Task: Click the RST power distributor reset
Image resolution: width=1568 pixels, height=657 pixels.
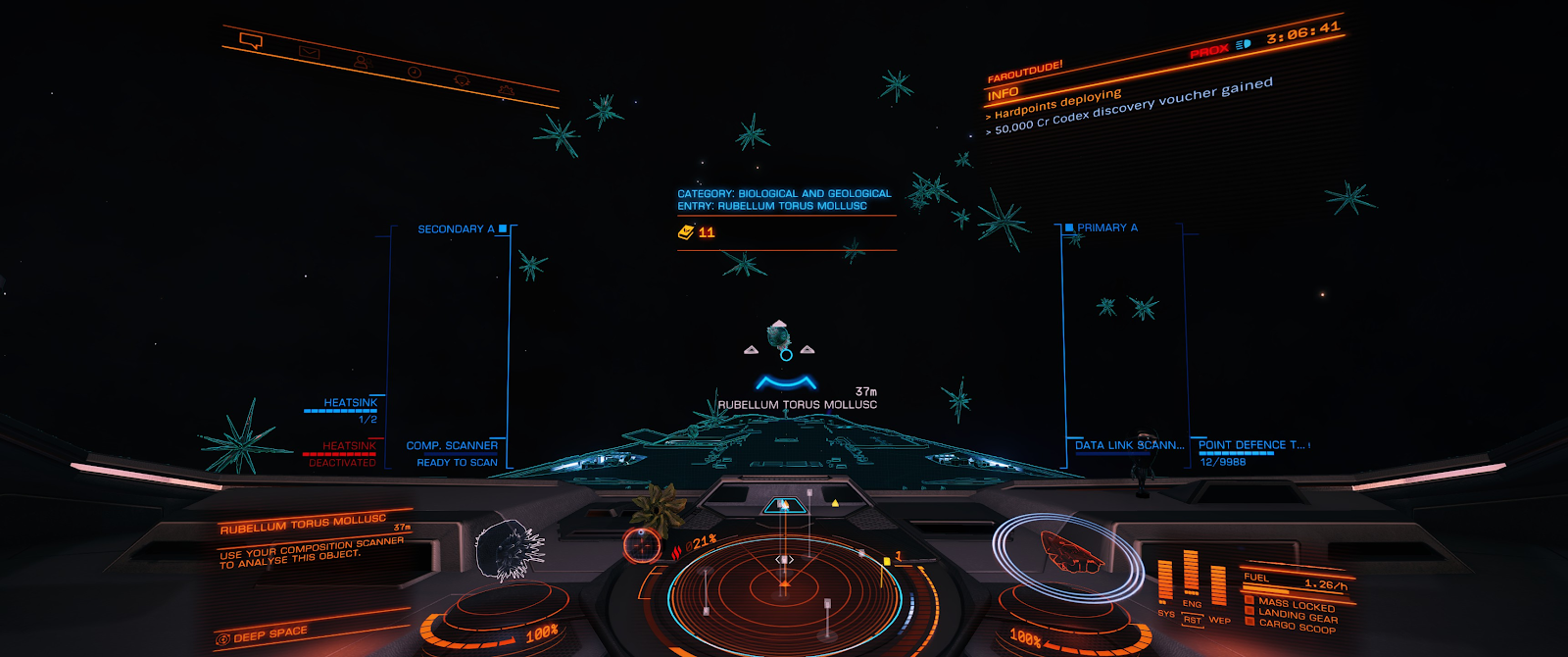Action: tap(1192, 620)
